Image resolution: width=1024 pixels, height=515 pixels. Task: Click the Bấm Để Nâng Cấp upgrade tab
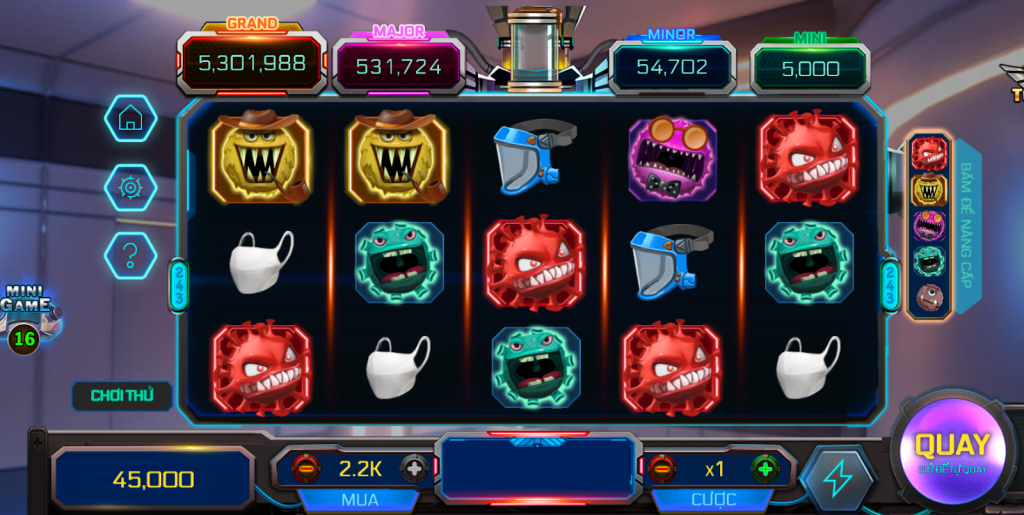(x=967, y=227)
